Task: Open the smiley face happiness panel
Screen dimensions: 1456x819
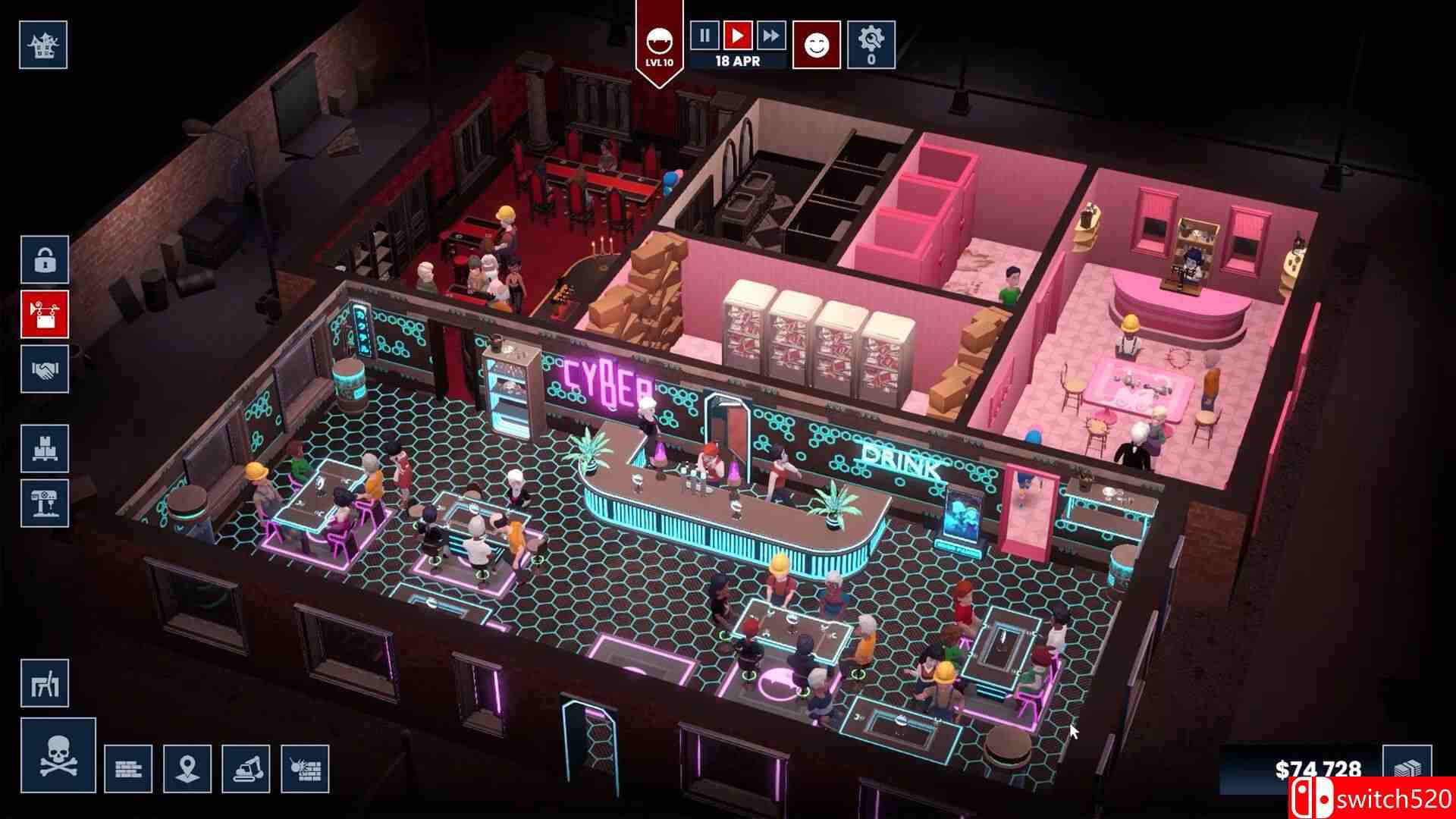Action: point(817,45)
